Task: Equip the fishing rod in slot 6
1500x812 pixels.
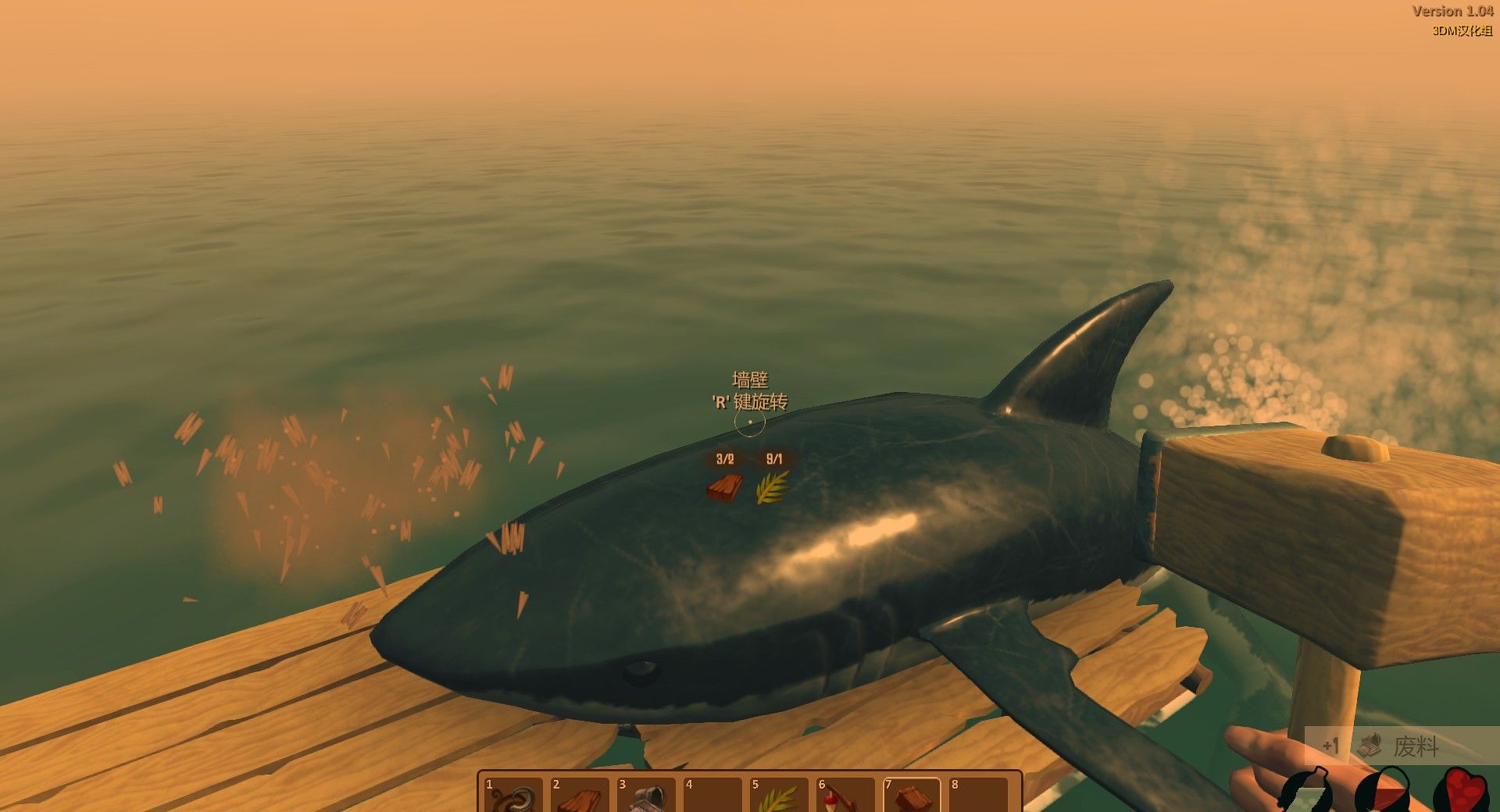Action: tap(845, 796)
